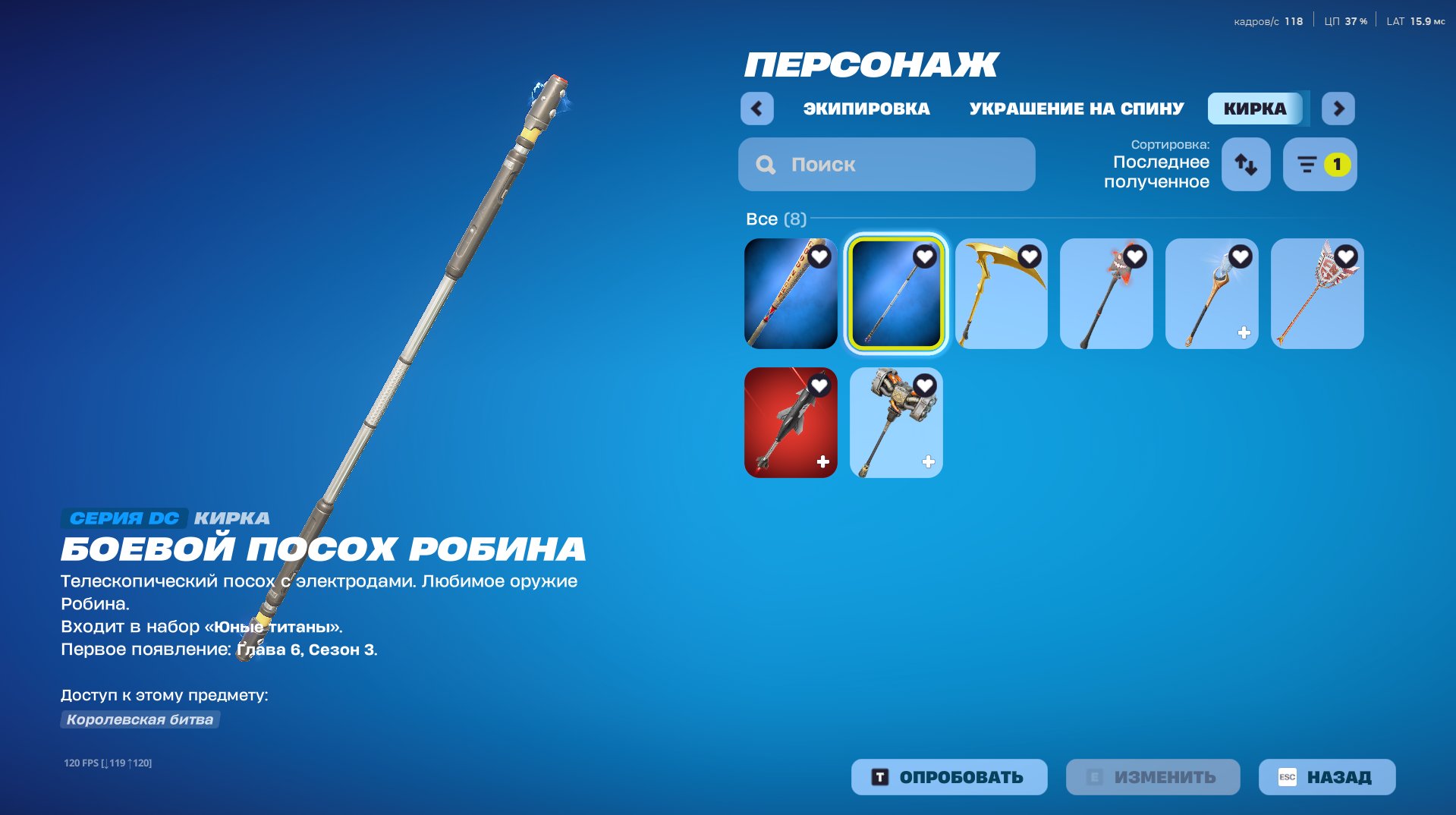Select the glowing staff pickaxe with plus badge
Viewport: 1456px width, 815px height.
[x=1212, y=294]
